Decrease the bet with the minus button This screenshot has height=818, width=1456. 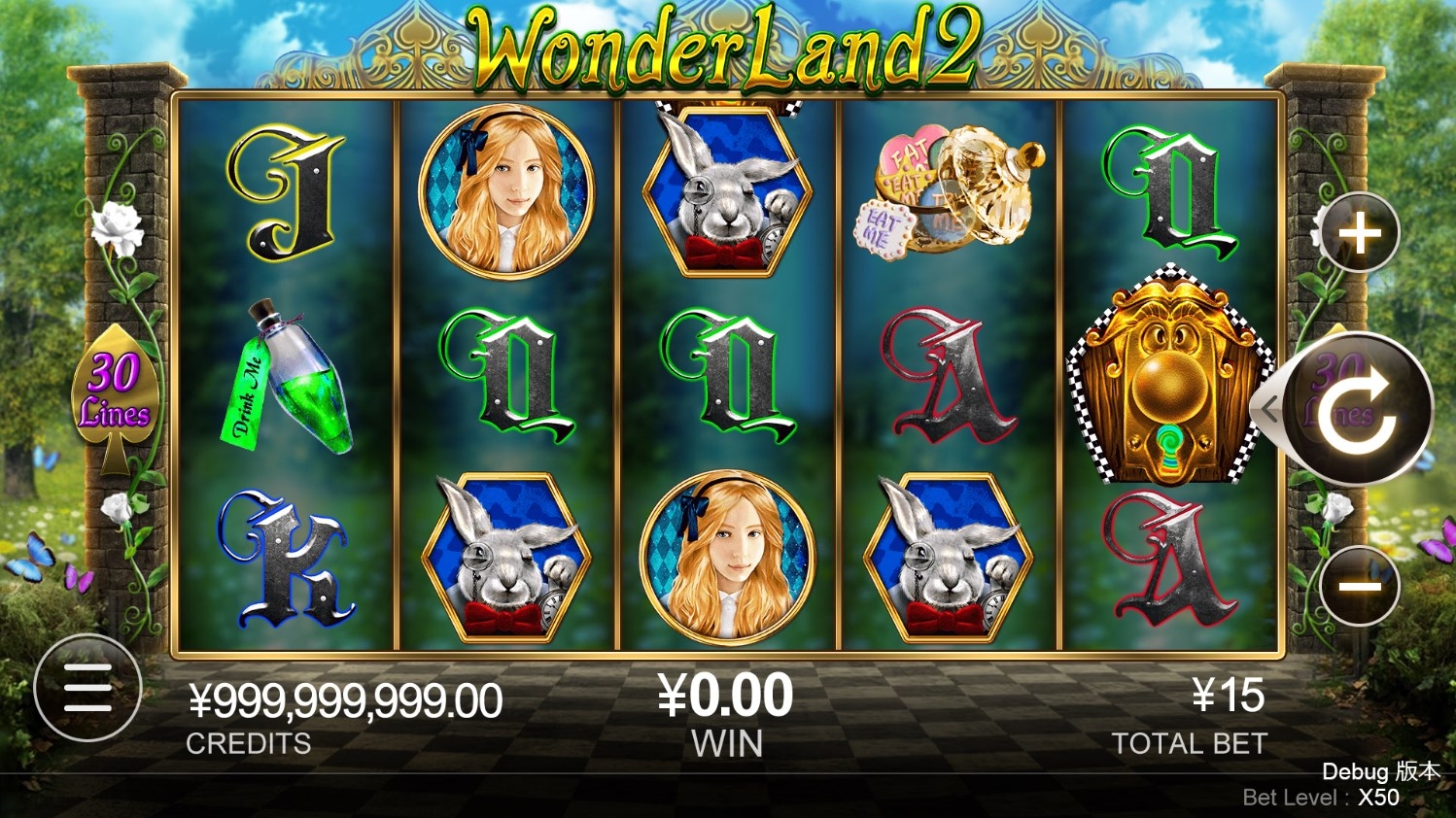[1359, 586]
